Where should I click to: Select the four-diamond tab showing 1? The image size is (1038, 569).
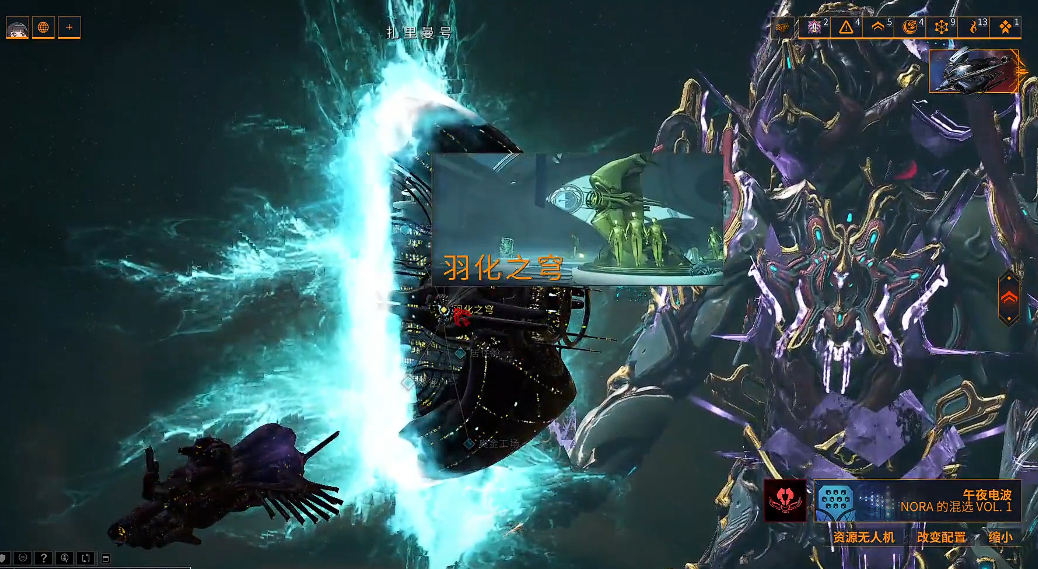coord(1005,27)
